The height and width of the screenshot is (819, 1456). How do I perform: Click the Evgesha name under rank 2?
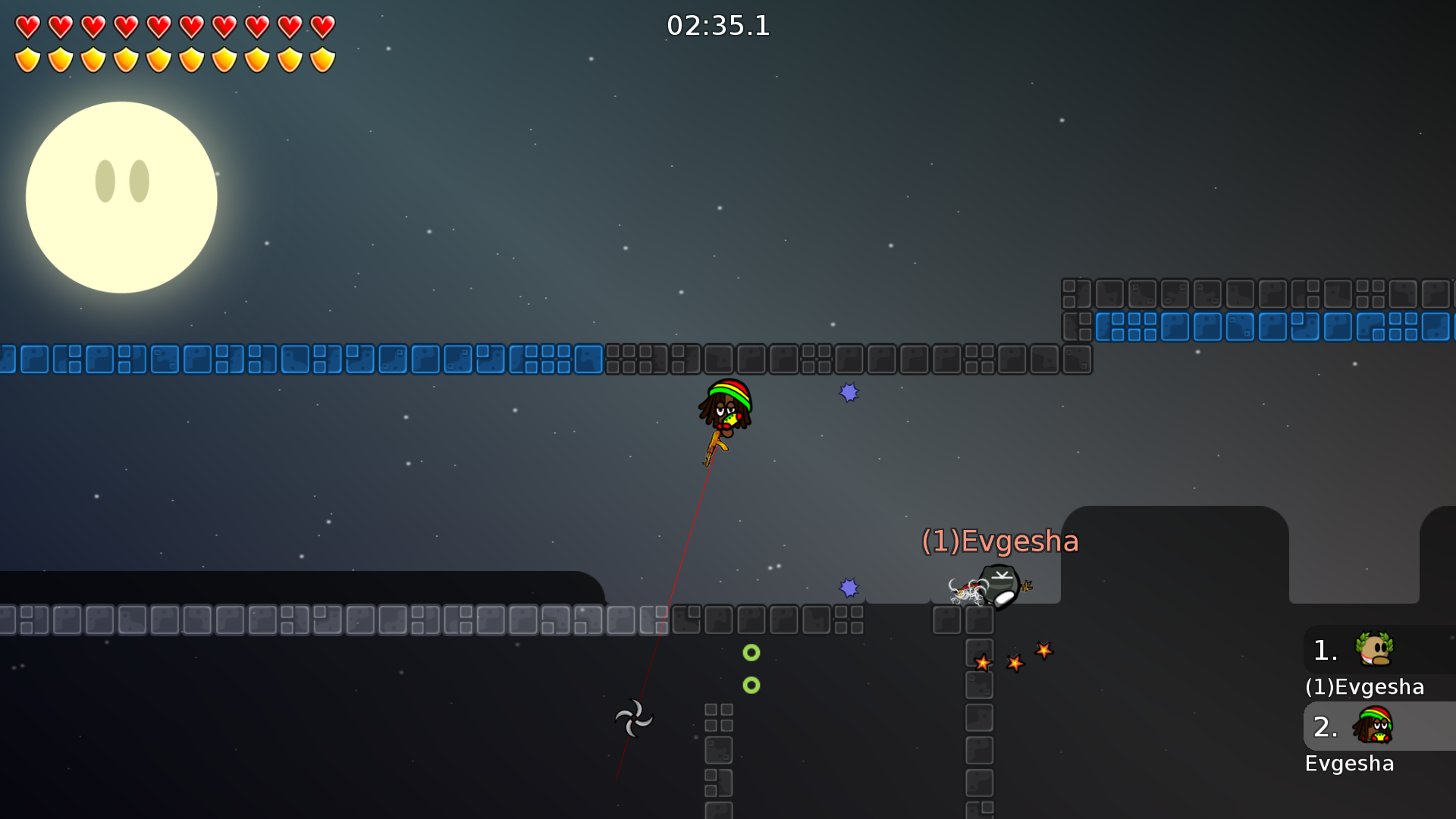(x=1350, y=764)
